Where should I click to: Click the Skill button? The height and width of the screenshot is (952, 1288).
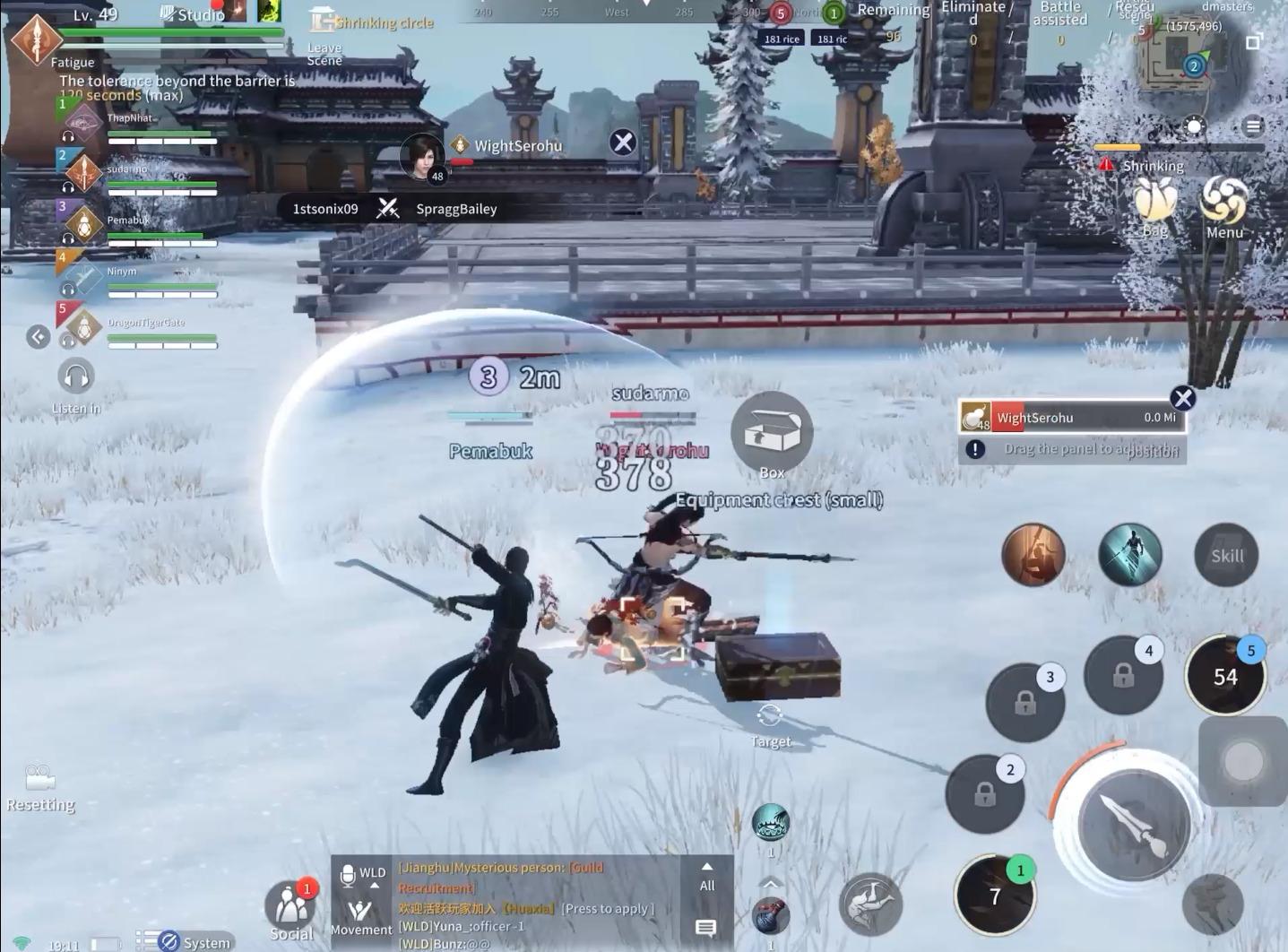[1226, 556]
